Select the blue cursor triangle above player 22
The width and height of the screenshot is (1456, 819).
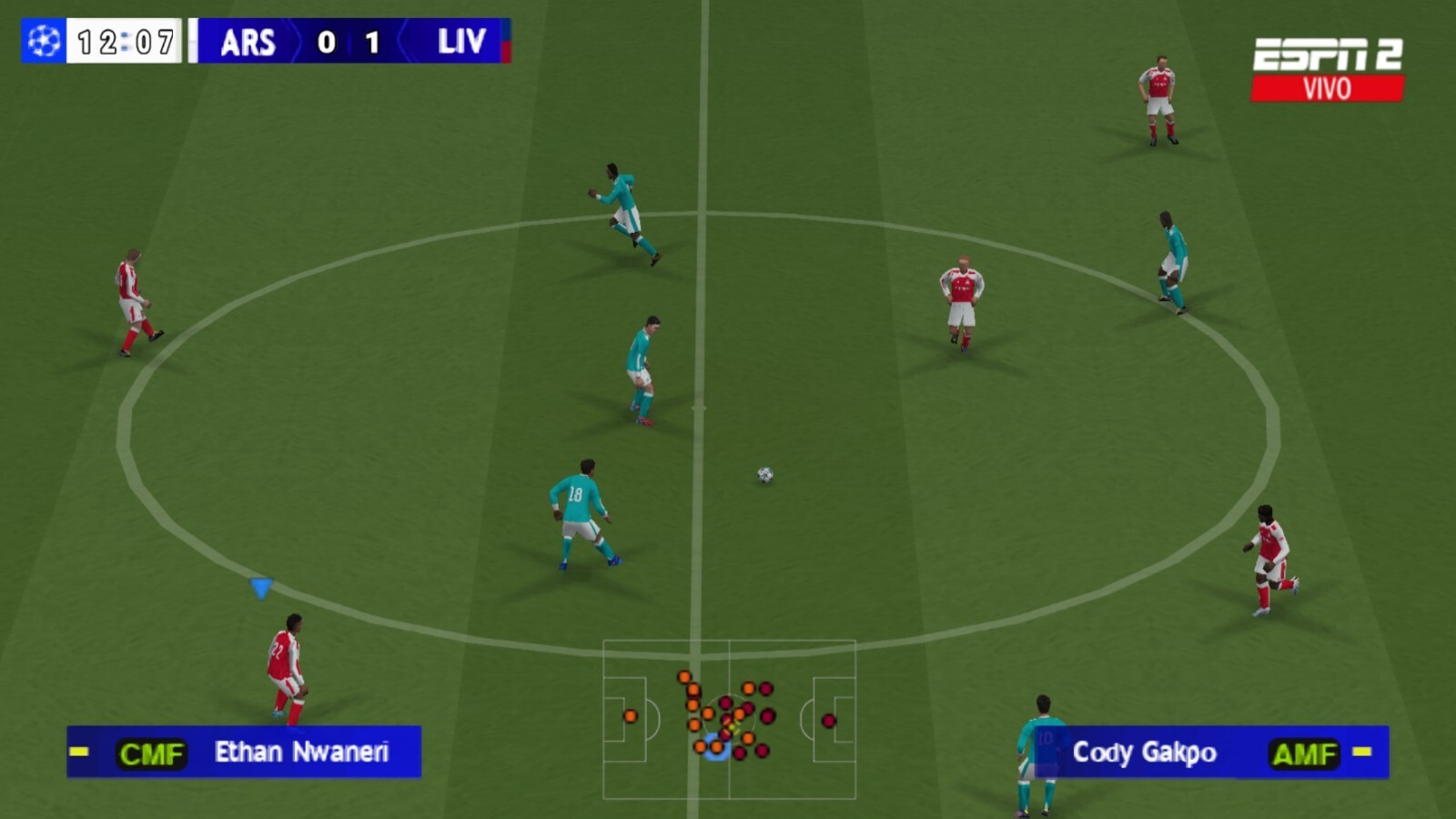point(262,590)
